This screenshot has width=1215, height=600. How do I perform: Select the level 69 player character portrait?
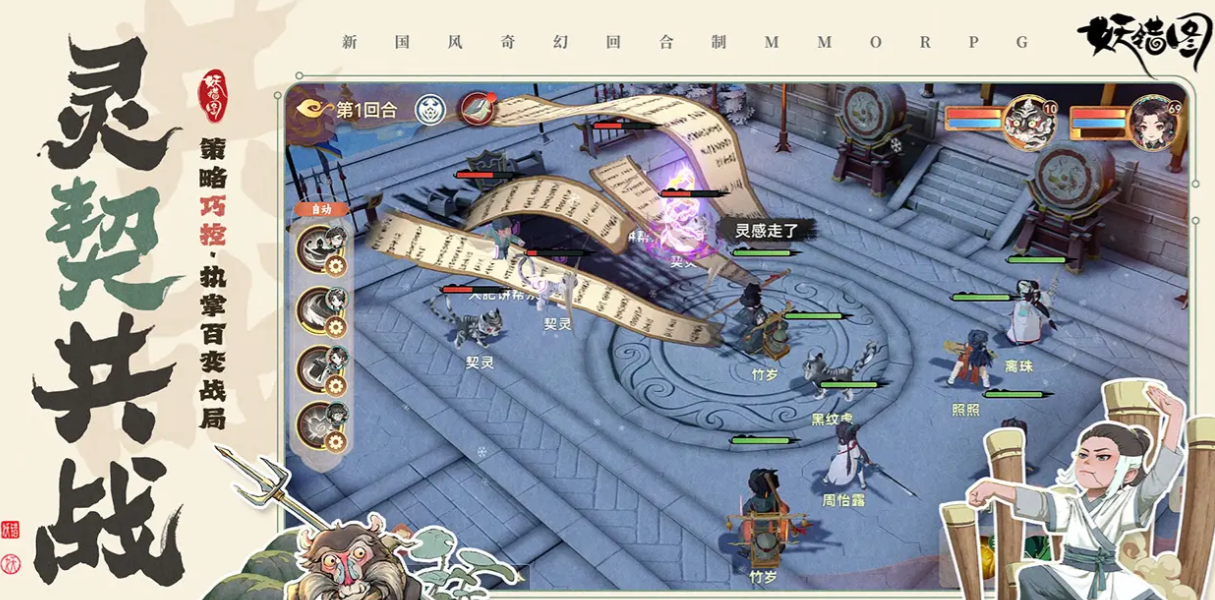[1154, 122]
